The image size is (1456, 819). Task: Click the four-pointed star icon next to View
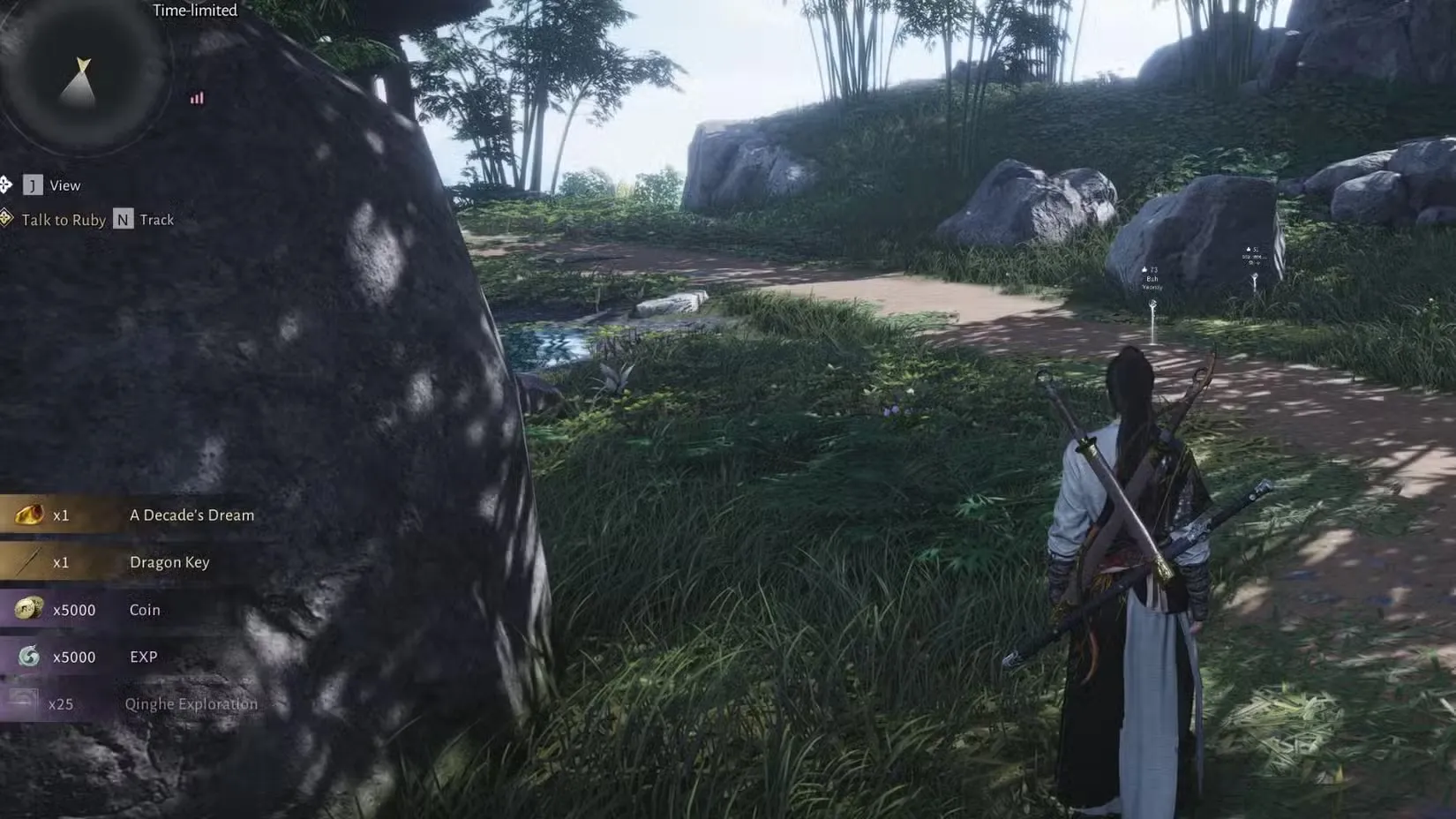[7, 184]
